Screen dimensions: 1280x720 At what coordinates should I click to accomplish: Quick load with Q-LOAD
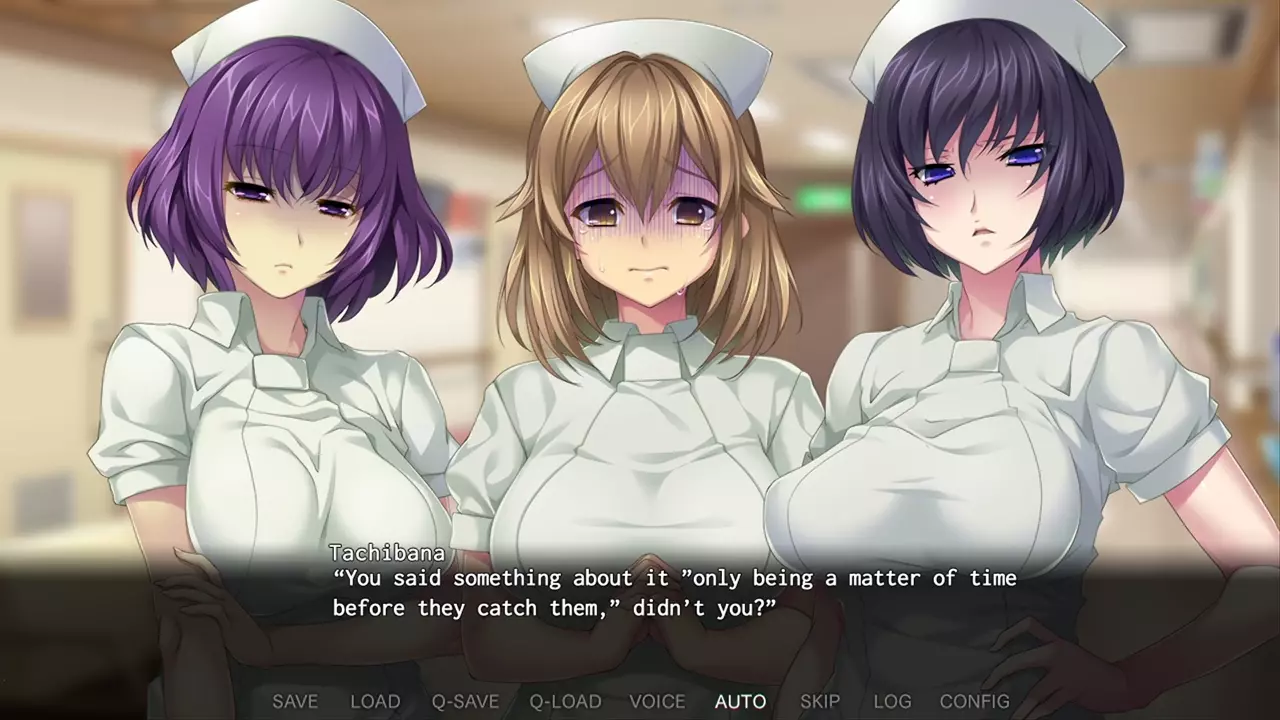tap(565, 701)
